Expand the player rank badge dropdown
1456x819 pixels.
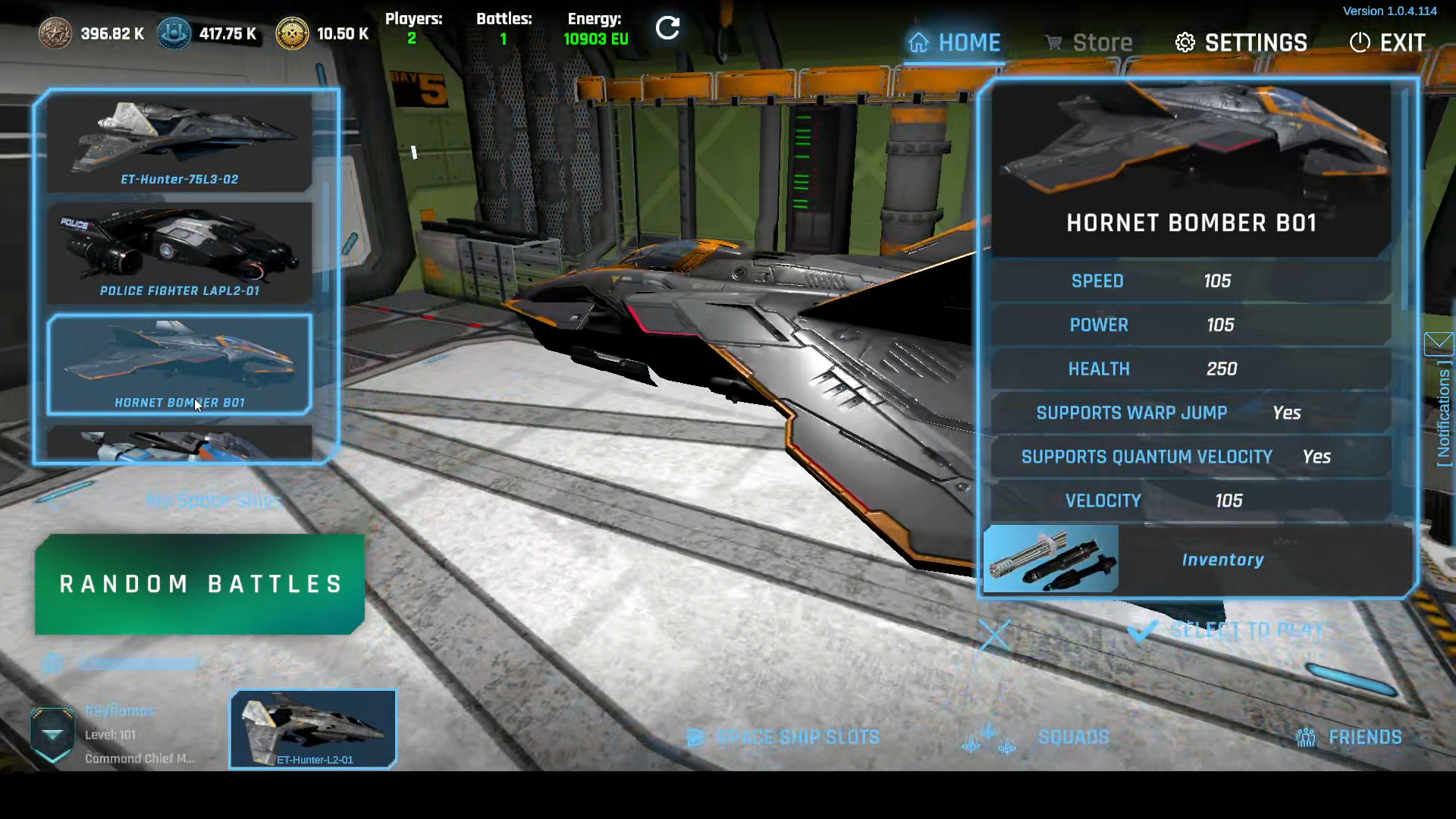52,734
